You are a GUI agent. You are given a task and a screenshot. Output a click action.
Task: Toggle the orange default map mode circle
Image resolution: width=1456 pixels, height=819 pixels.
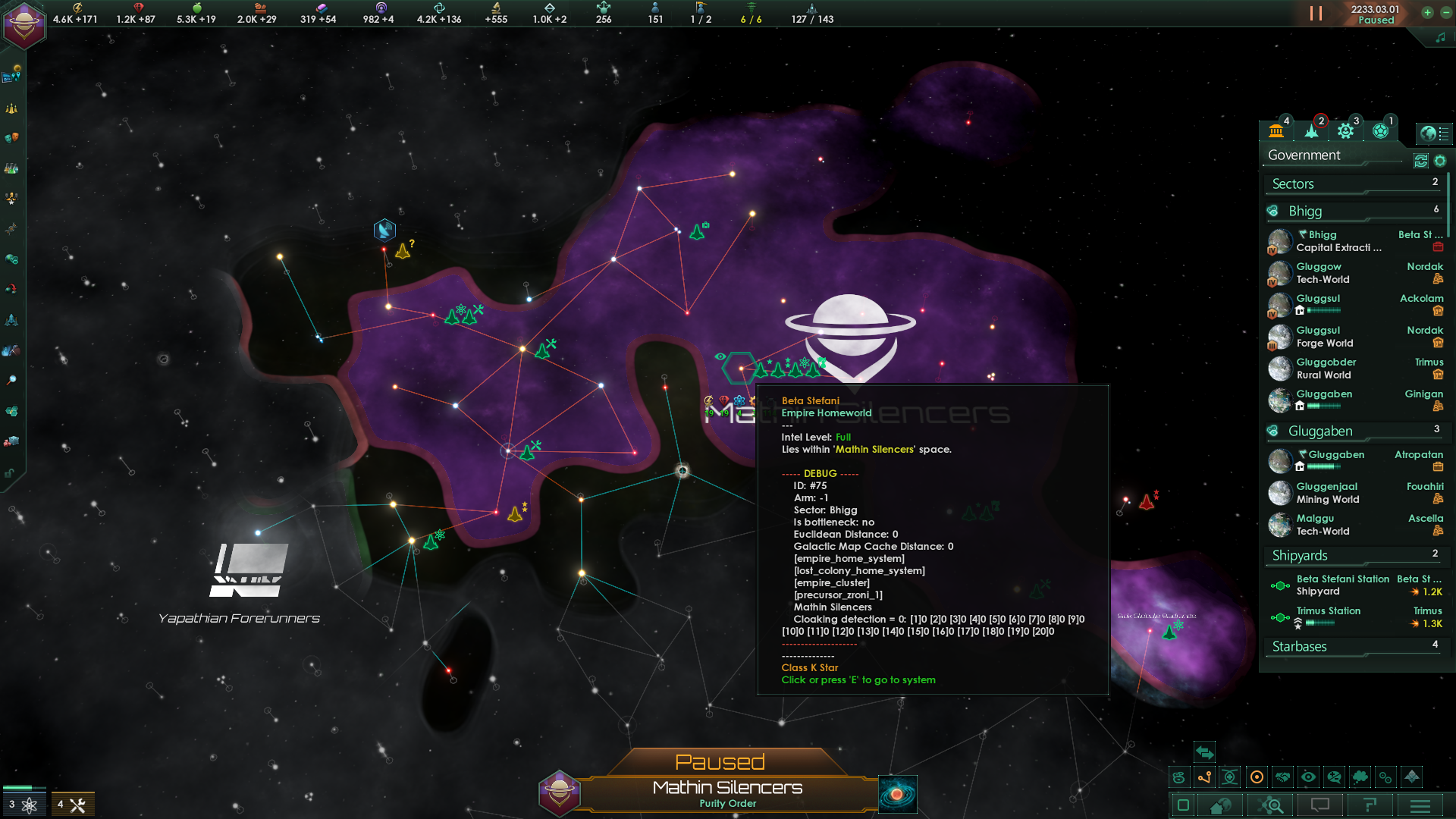point(1257,777)
